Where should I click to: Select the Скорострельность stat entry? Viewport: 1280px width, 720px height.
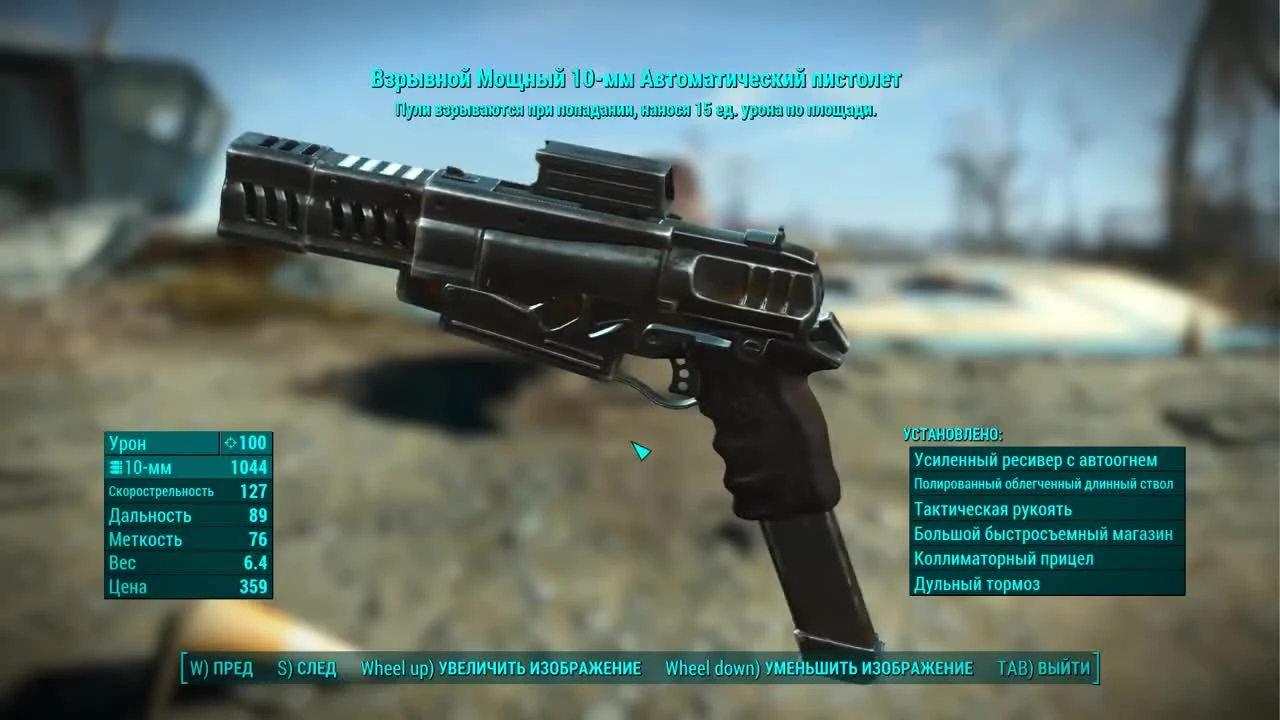(x=160, y=491)
